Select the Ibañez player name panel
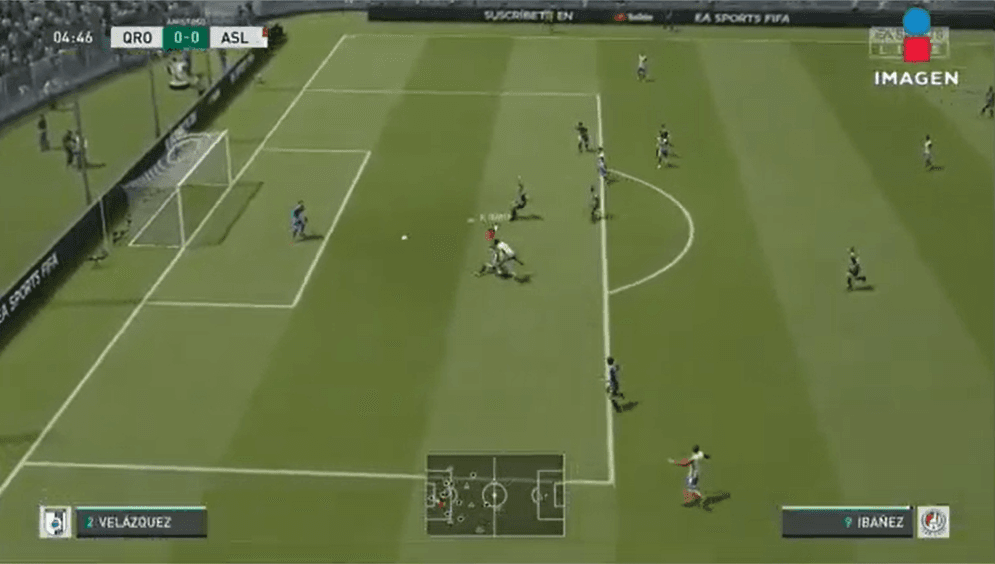The width and height of the screenshot is (995, 564). 847,522
